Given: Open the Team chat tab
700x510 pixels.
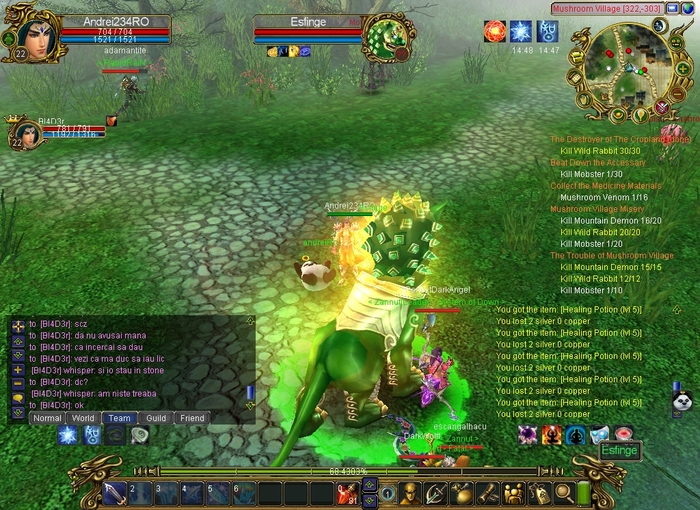Looking at the screenshot, I should coord(120,418).
